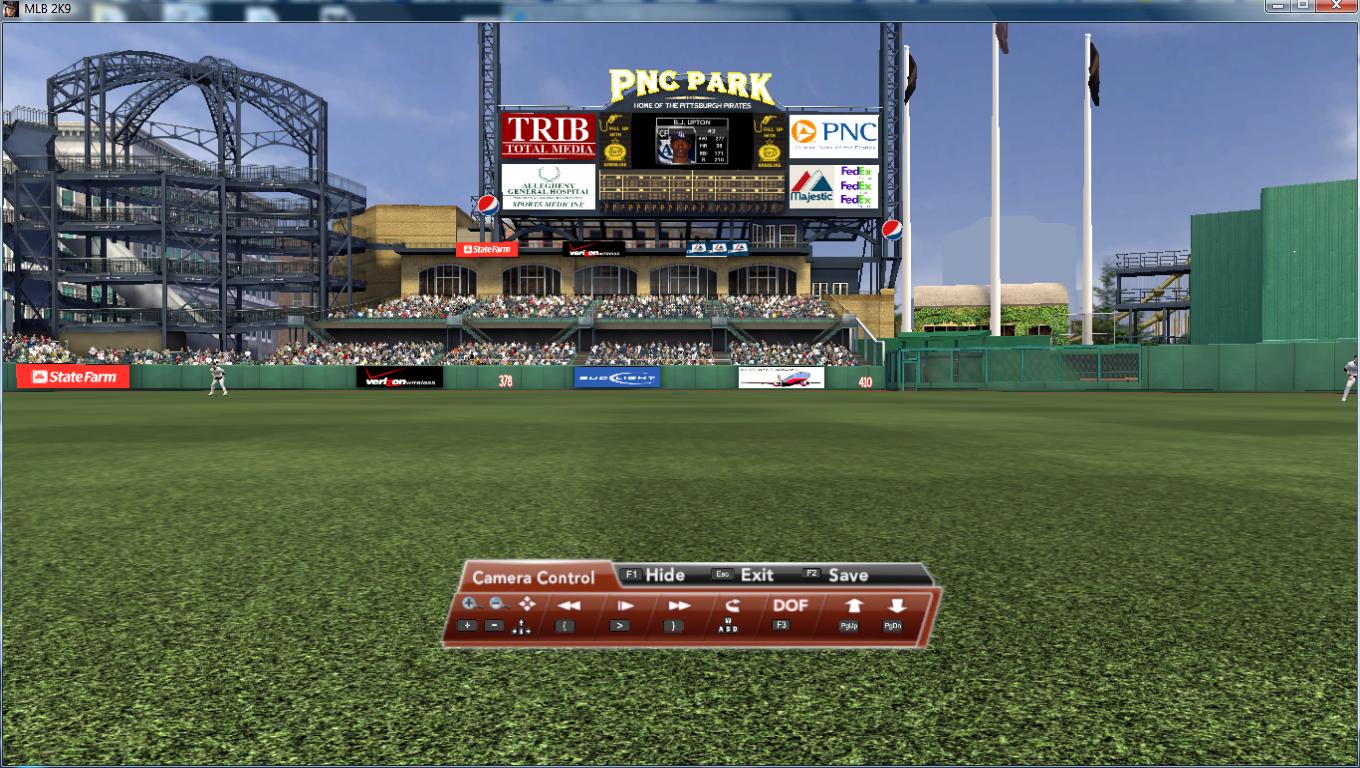Viewport: 1360px width, 768px height.
Task: Activate the four-arrow pan camera icon
Action: (526, 604)
